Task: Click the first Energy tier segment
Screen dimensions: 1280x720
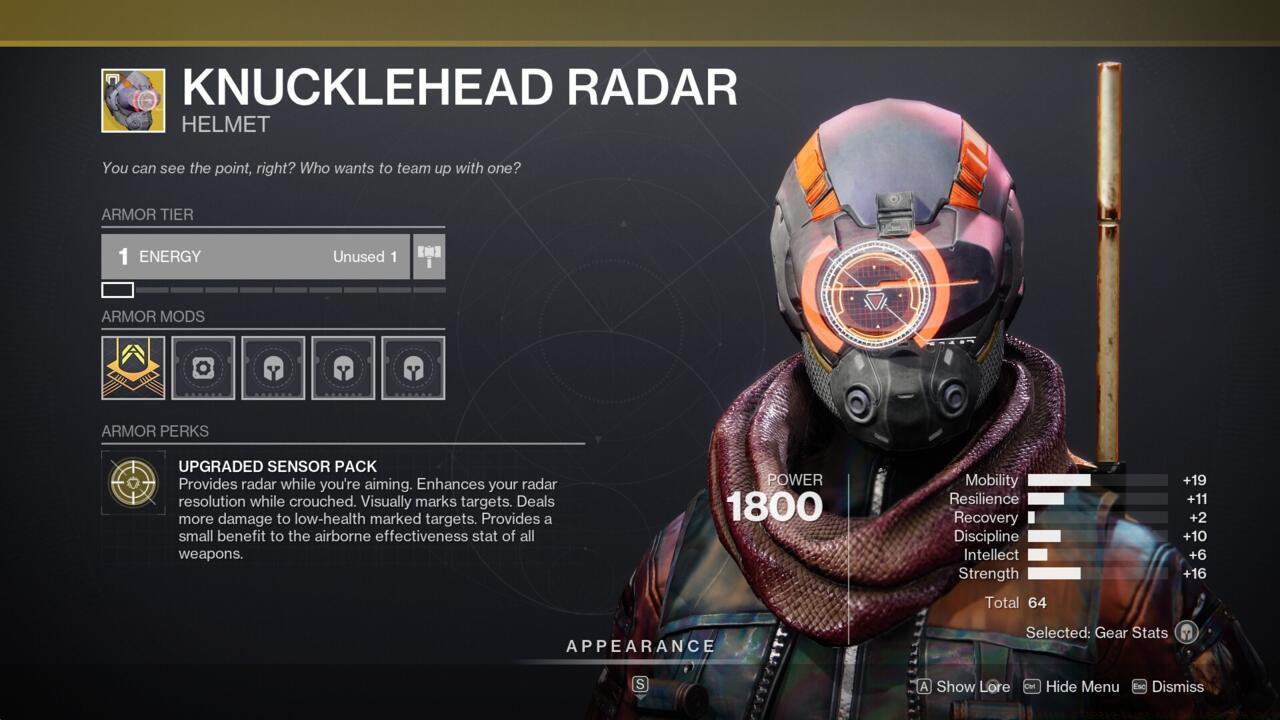Action: 115,289
